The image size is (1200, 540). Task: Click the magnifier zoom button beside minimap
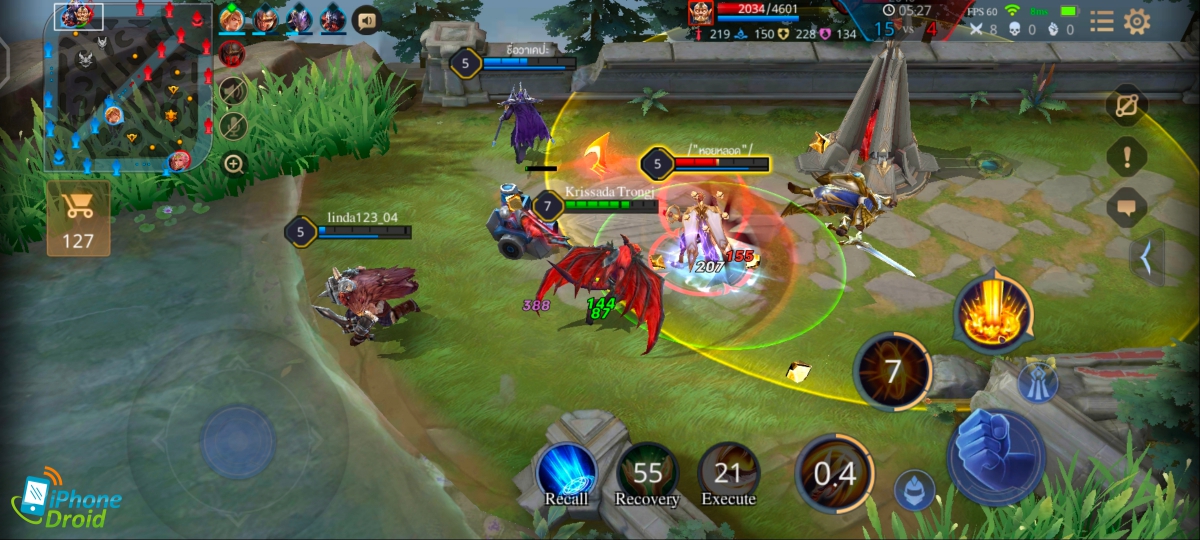pos(233,163)
